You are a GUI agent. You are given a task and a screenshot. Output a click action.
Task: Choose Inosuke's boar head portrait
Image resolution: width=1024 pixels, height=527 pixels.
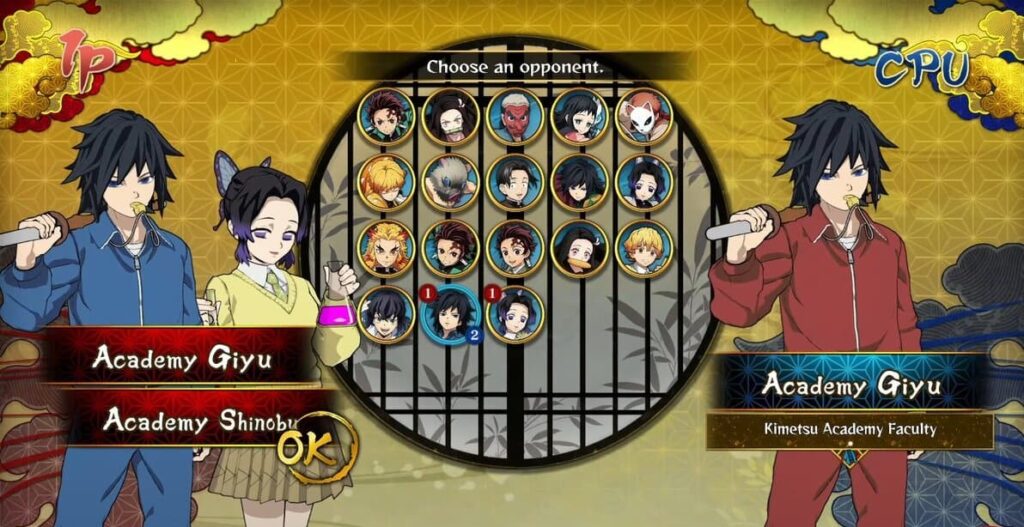450,182
